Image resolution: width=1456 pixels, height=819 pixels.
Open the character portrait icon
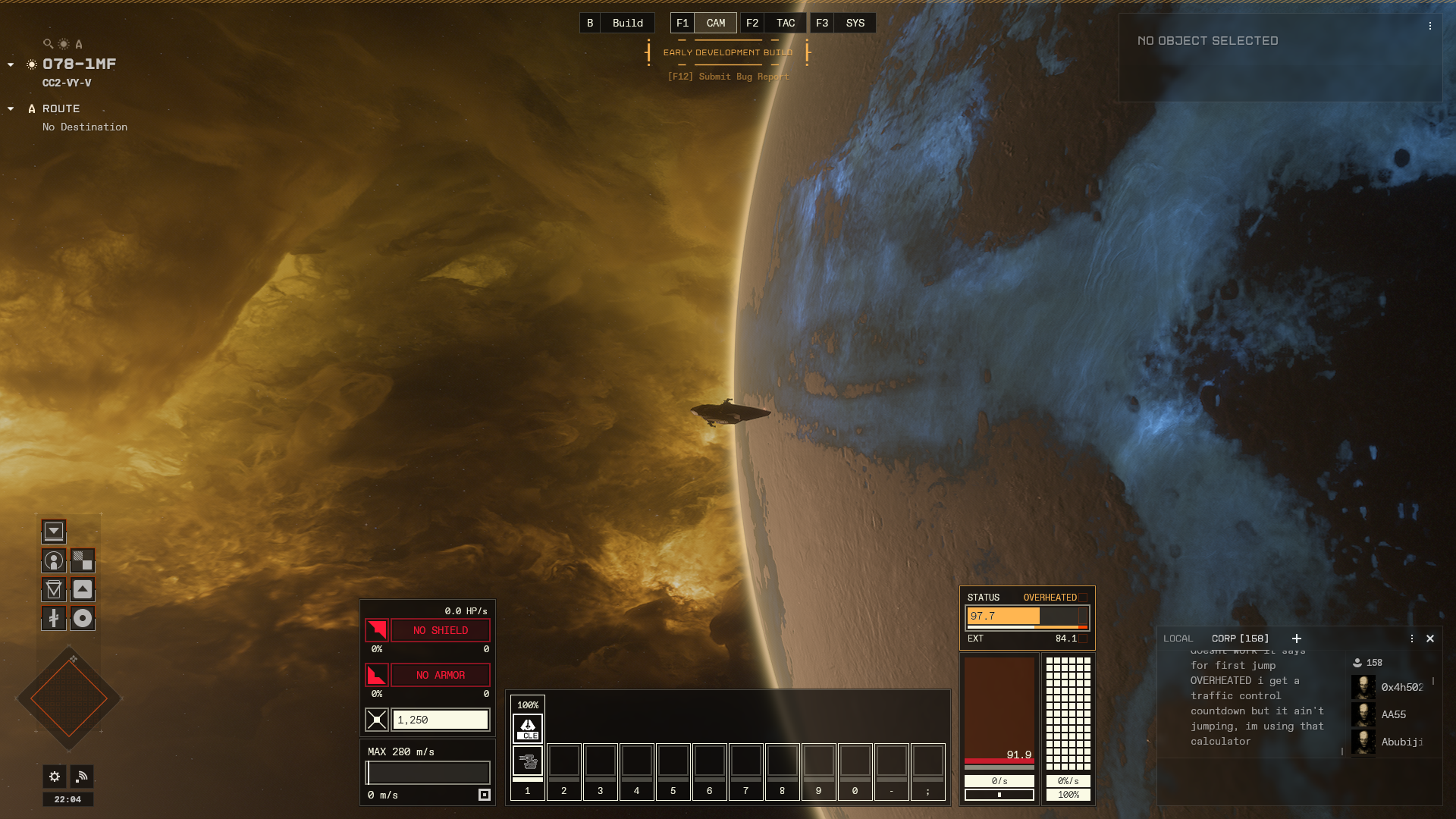click(54, 560)
